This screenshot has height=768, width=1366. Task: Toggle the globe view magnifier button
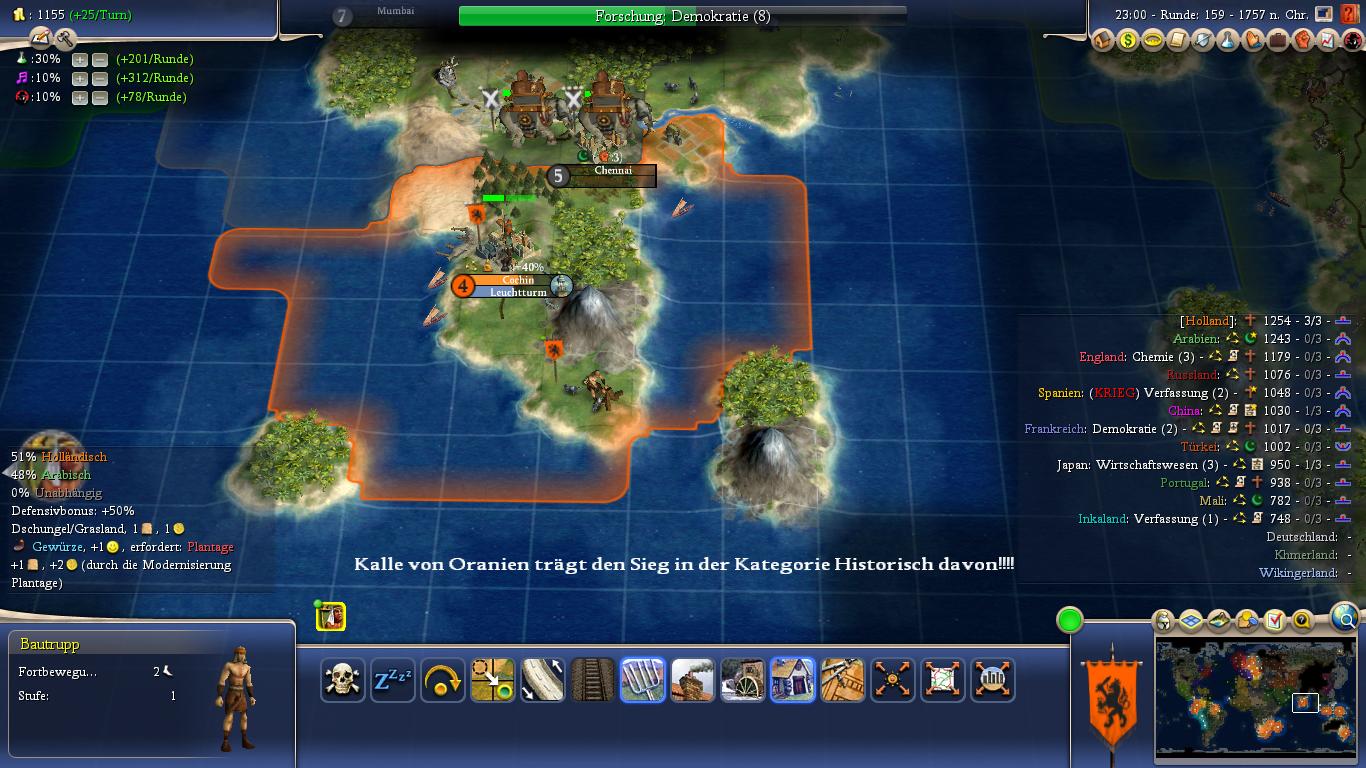click(x=1346, y=618)
